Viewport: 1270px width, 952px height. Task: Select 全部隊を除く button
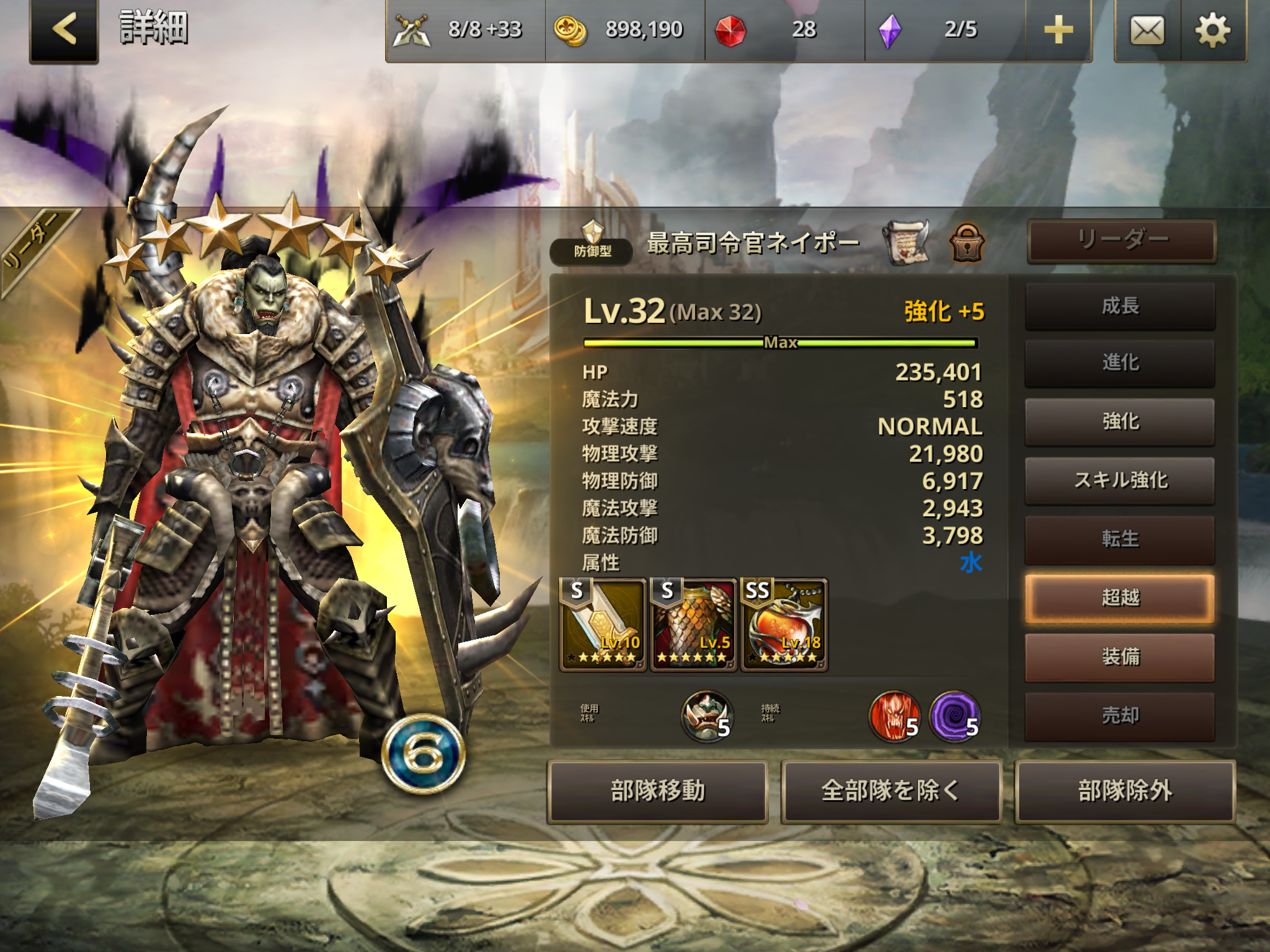[890, 791]
